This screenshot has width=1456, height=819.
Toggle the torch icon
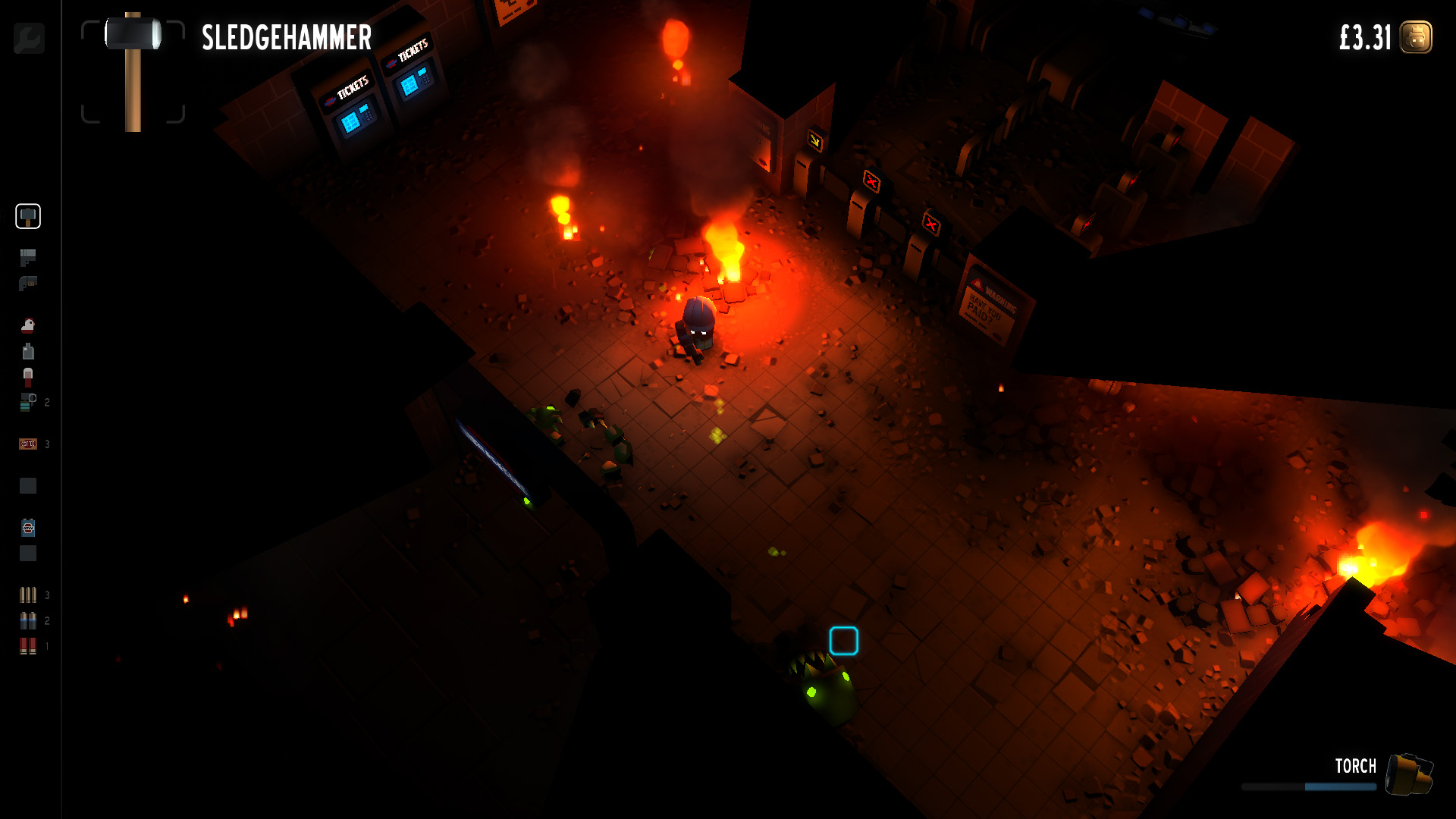coord(1409,775)
